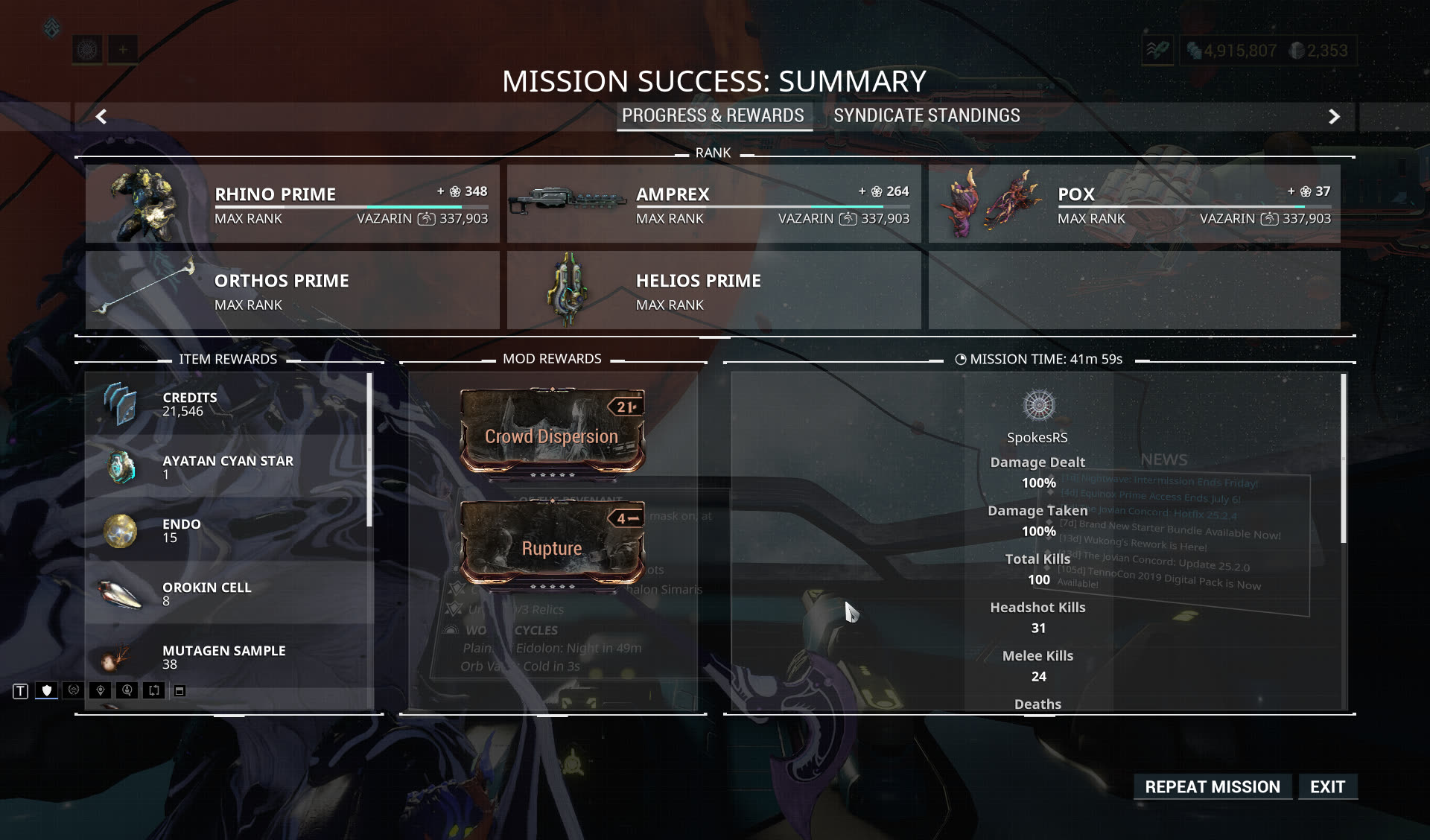Select the Credits reward row
Image resolution: width=1430 pixels, height=840 pixels.
[x=227, y=404]
